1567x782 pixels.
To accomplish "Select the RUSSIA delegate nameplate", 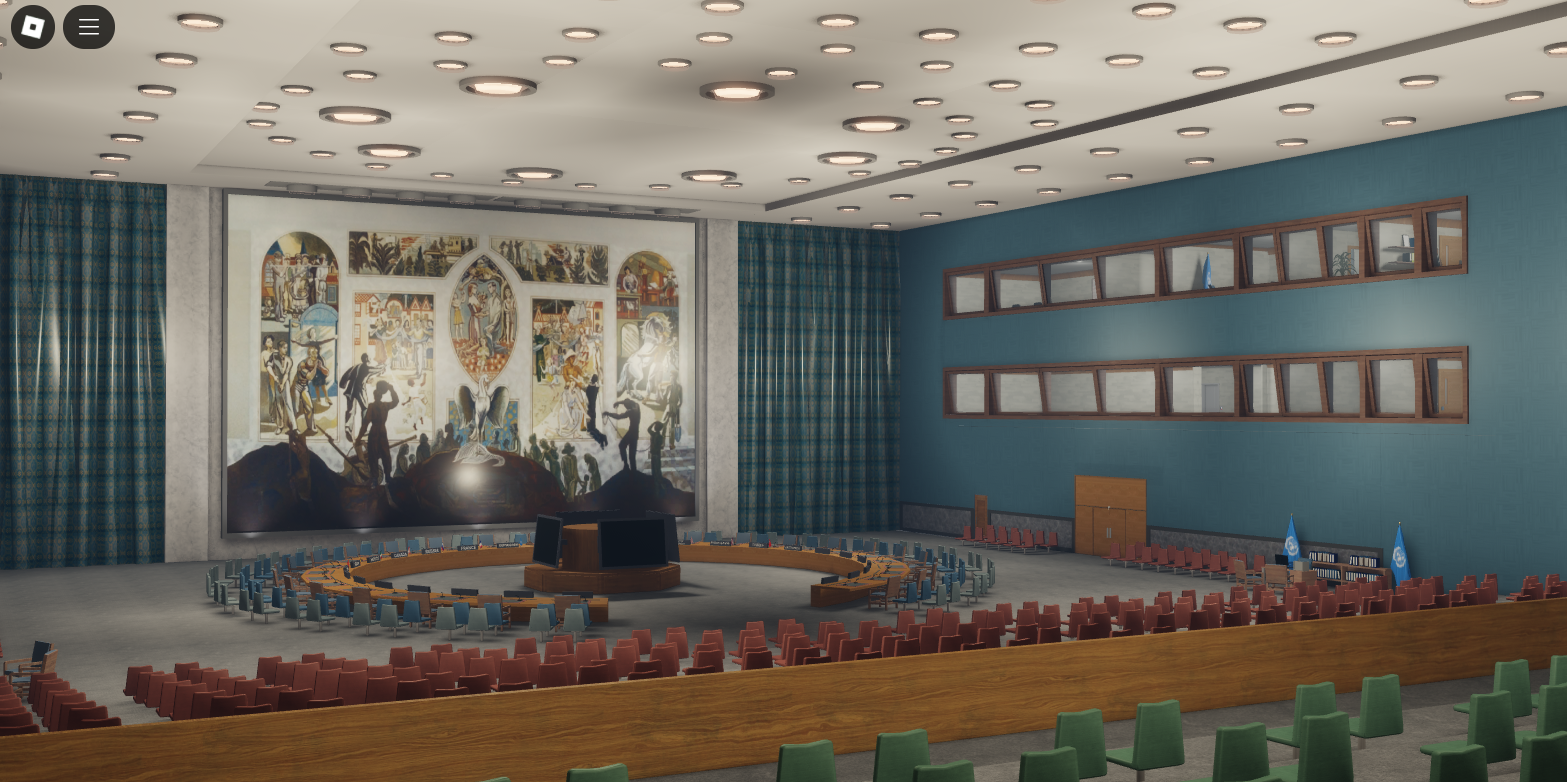I will click(432, 550).
